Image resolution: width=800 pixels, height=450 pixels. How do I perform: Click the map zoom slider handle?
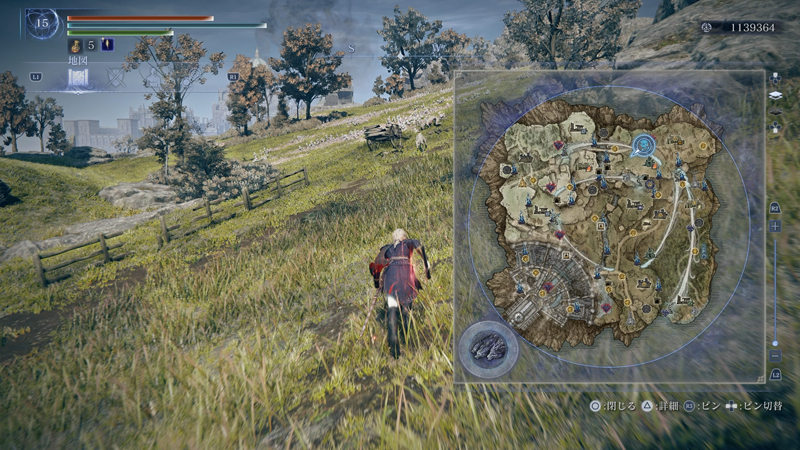point(775,342)
